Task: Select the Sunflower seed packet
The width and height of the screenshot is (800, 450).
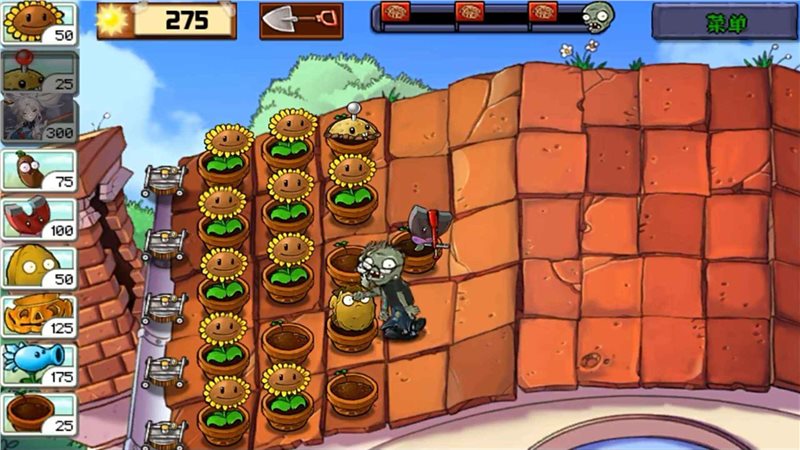Action: click(38, 22)
